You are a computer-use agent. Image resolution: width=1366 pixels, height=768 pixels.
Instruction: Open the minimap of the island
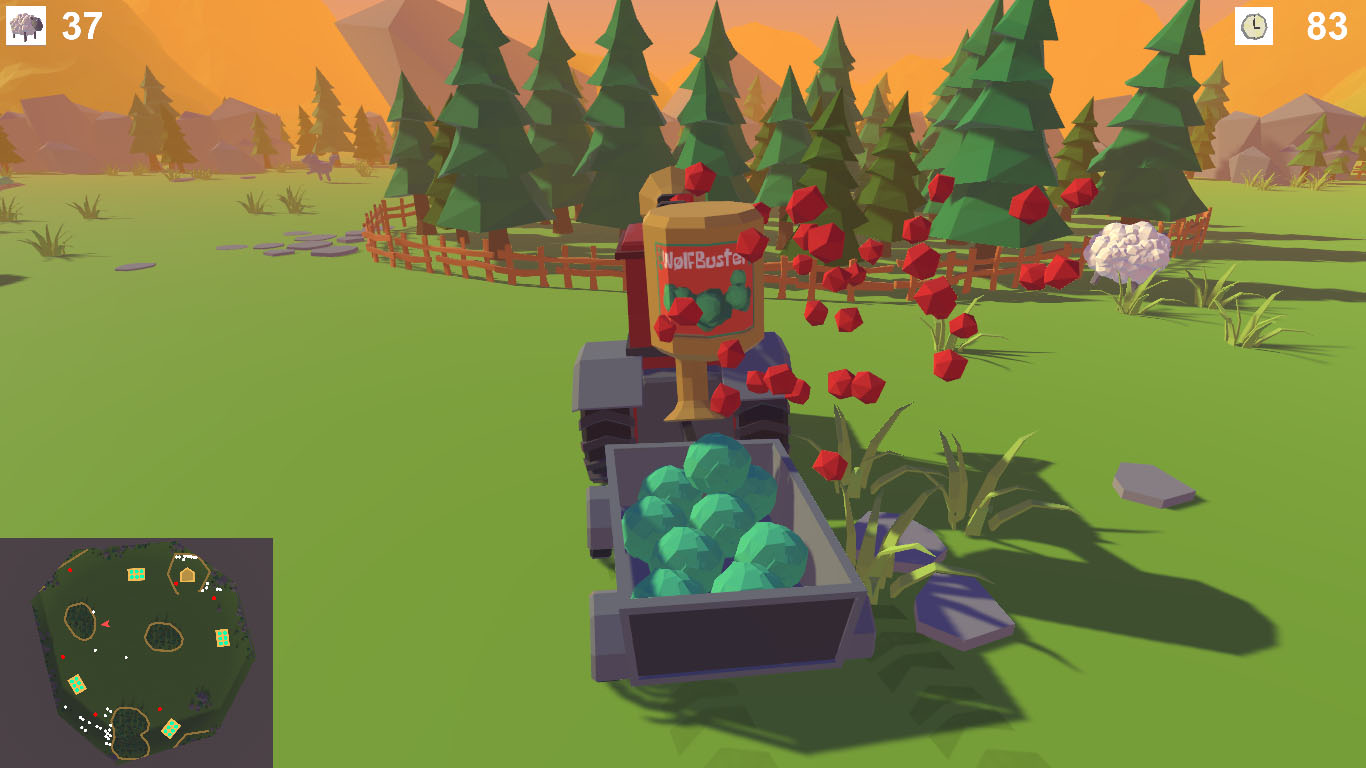coord(136,652)
